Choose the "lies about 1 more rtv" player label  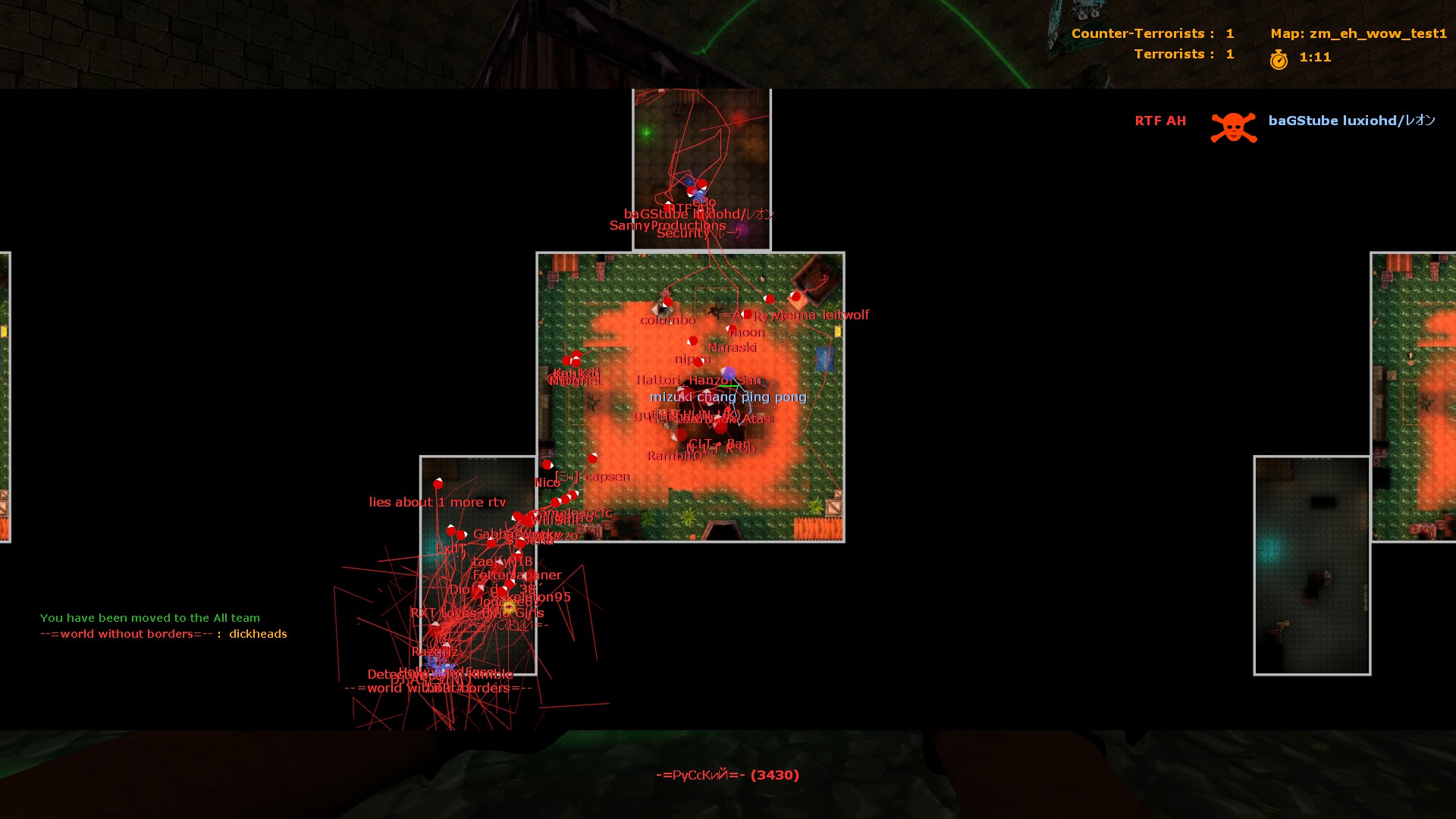click(x=437, y=502)
